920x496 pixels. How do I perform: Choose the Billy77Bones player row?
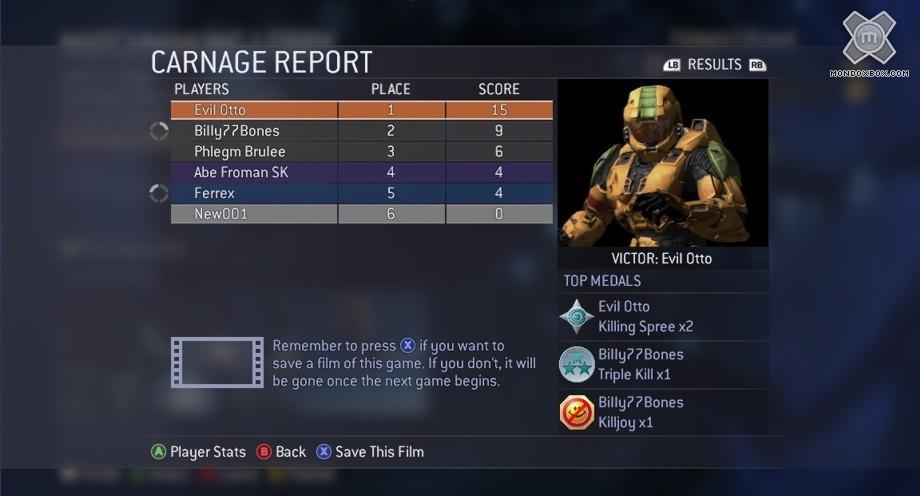click(361, 131)
